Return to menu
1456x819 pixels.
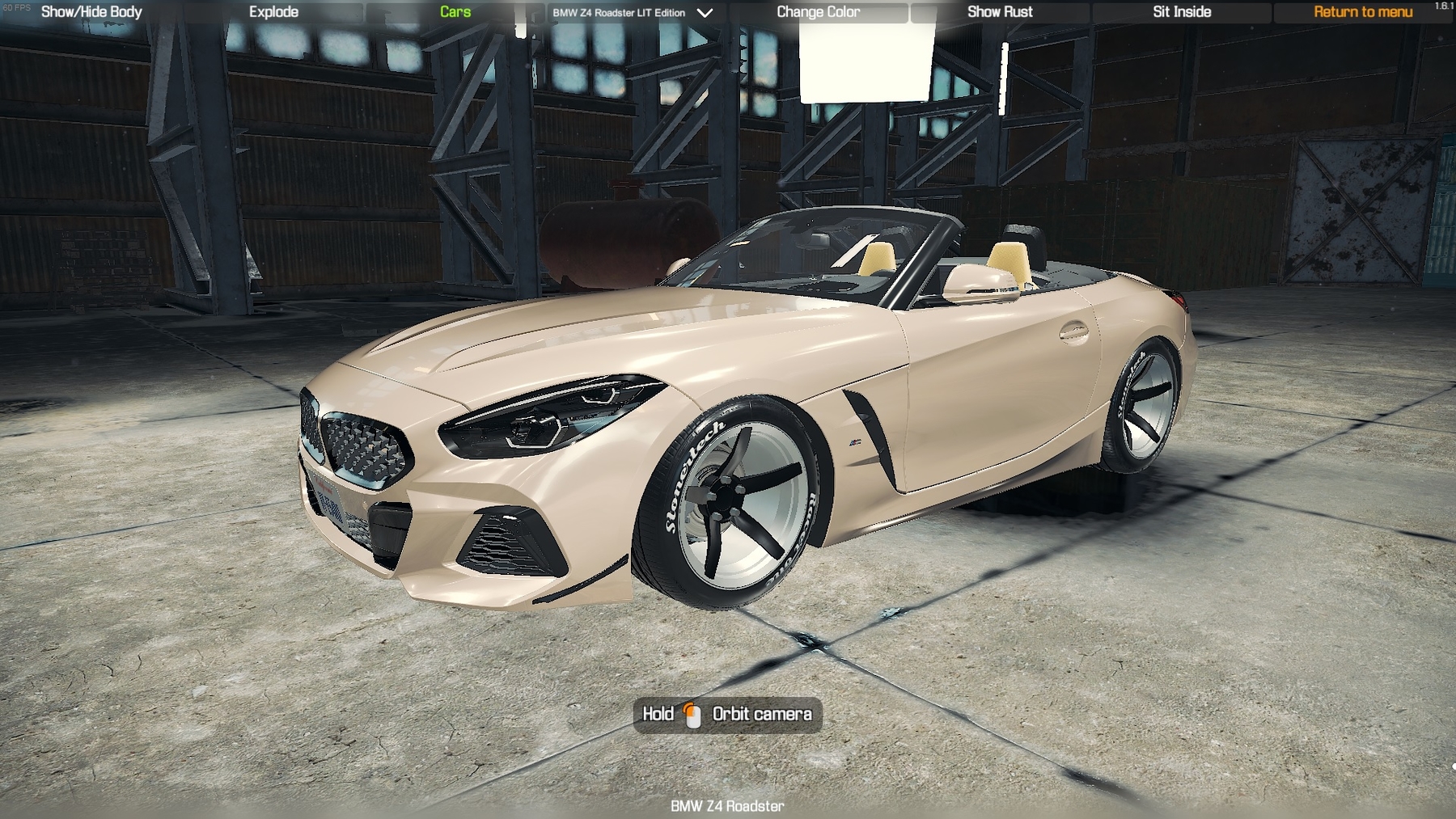coord(1363,12)
